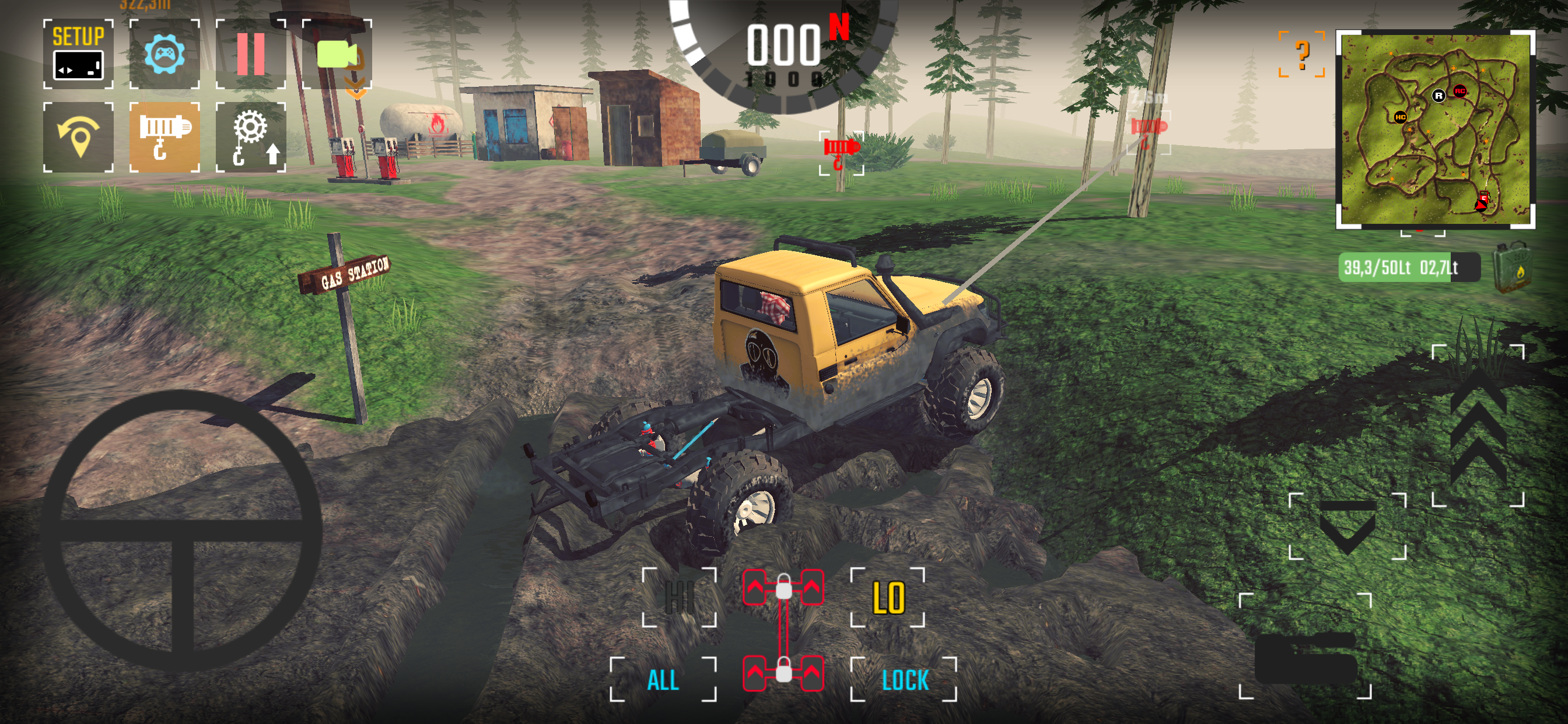The height and width of the screenshot is (724, 1568).
Task: Switch the camera view
Action: pos(337,54)
